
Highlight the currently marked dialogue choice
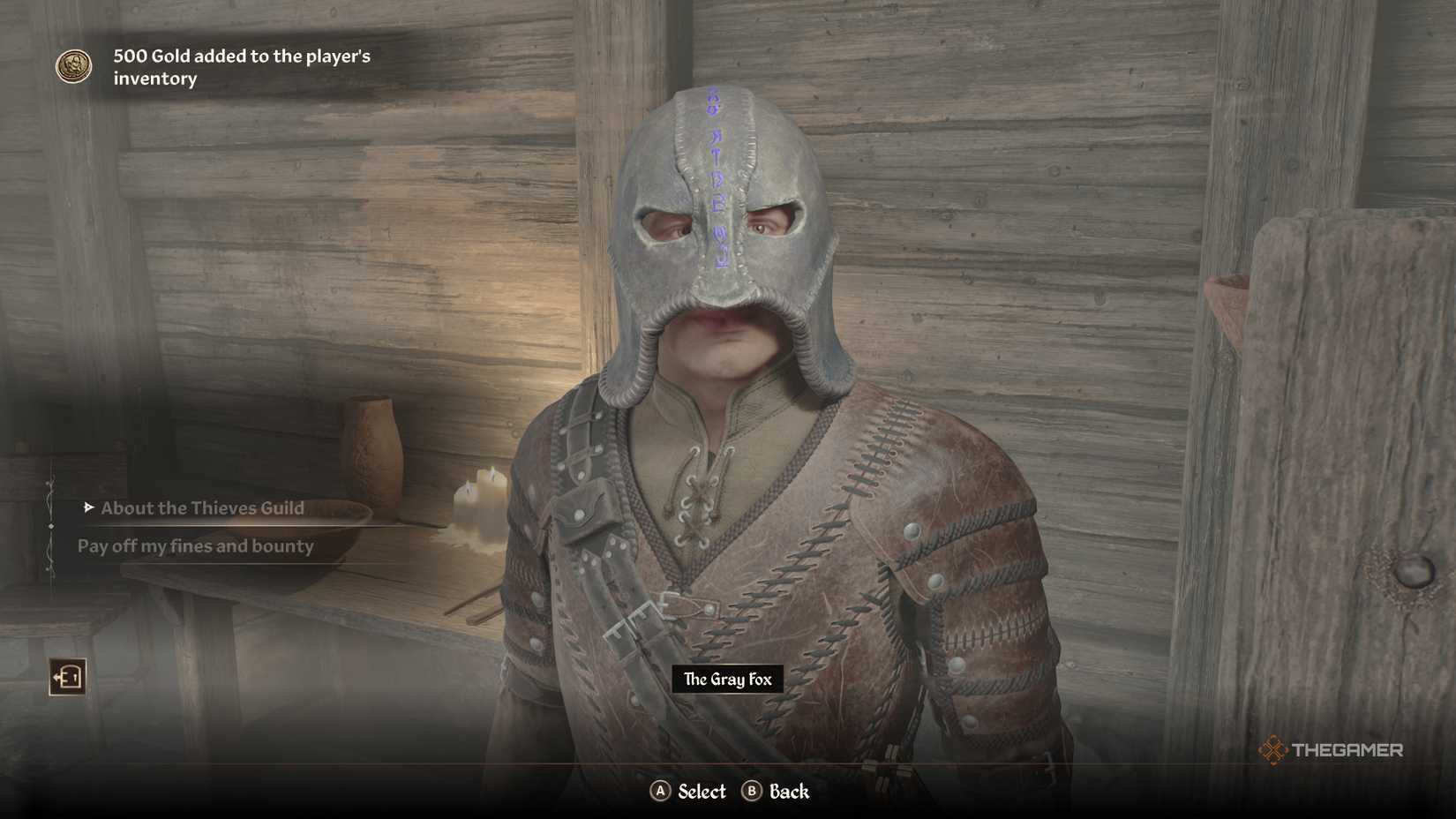[203, 508]
